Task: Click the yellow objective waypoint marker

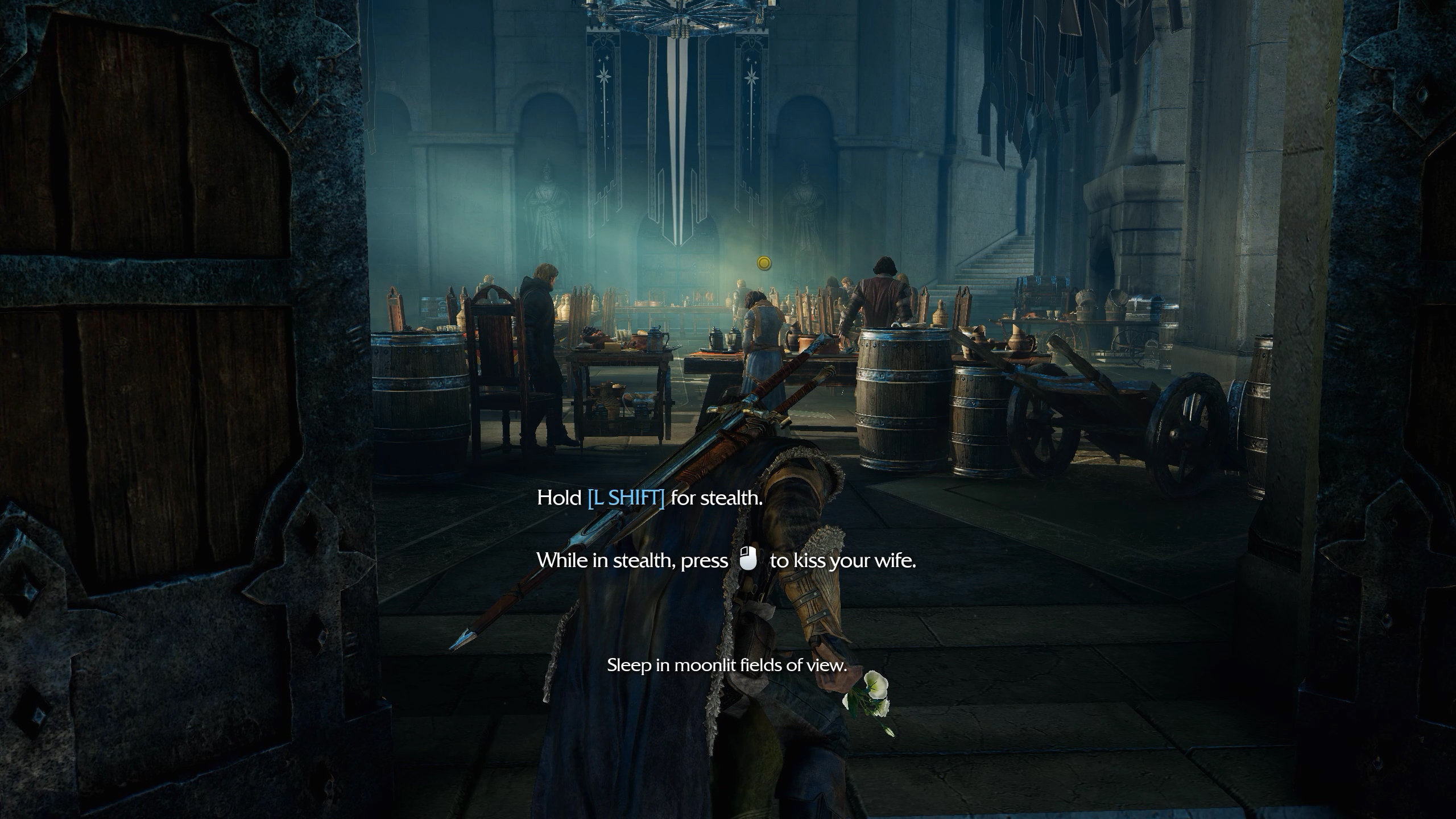Action: 764,263
